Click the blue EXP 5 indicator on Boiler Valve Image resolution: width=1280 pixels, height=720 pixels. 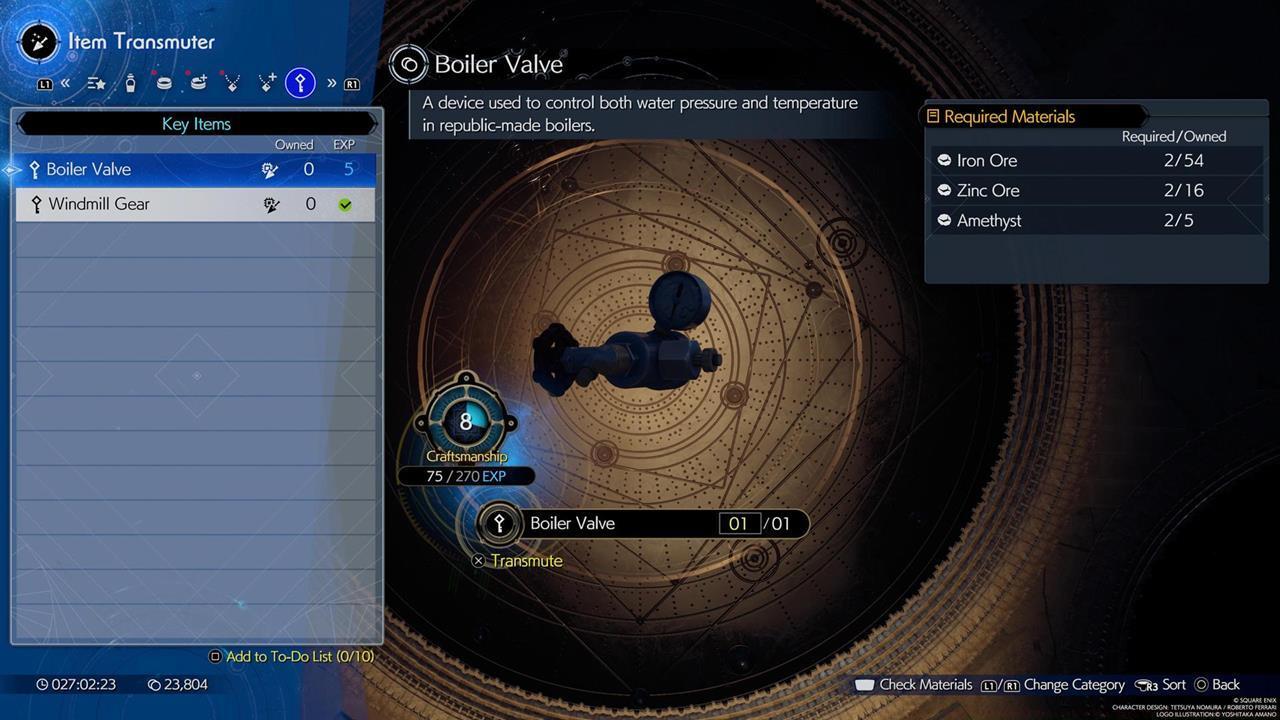tap(344, 169)
